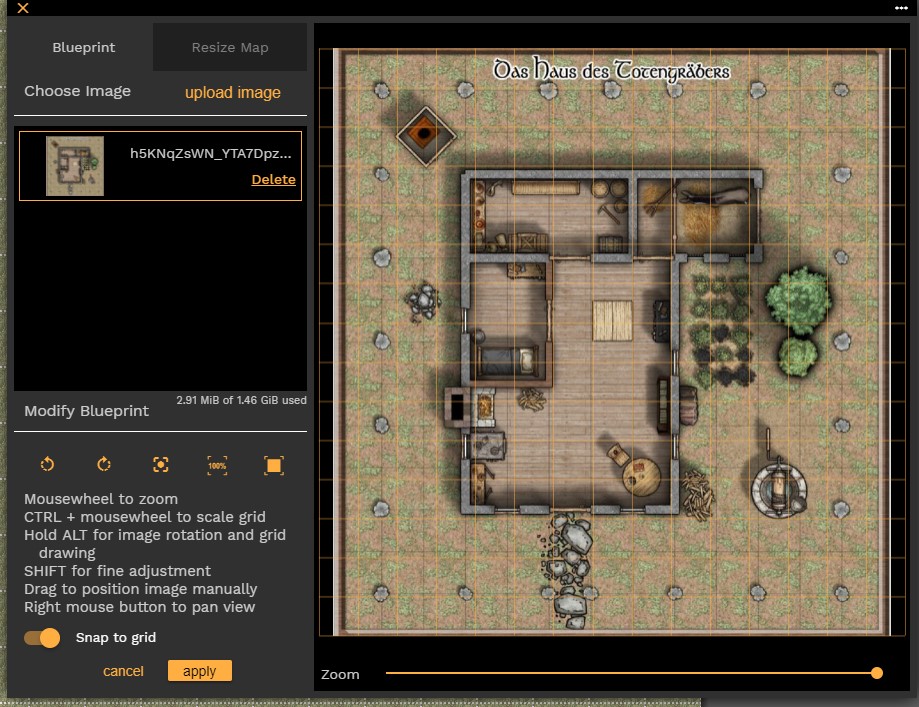Viewport: 919px width, 707px height.
Task: Center the blueprint image
Action: (x=161, y=464)
